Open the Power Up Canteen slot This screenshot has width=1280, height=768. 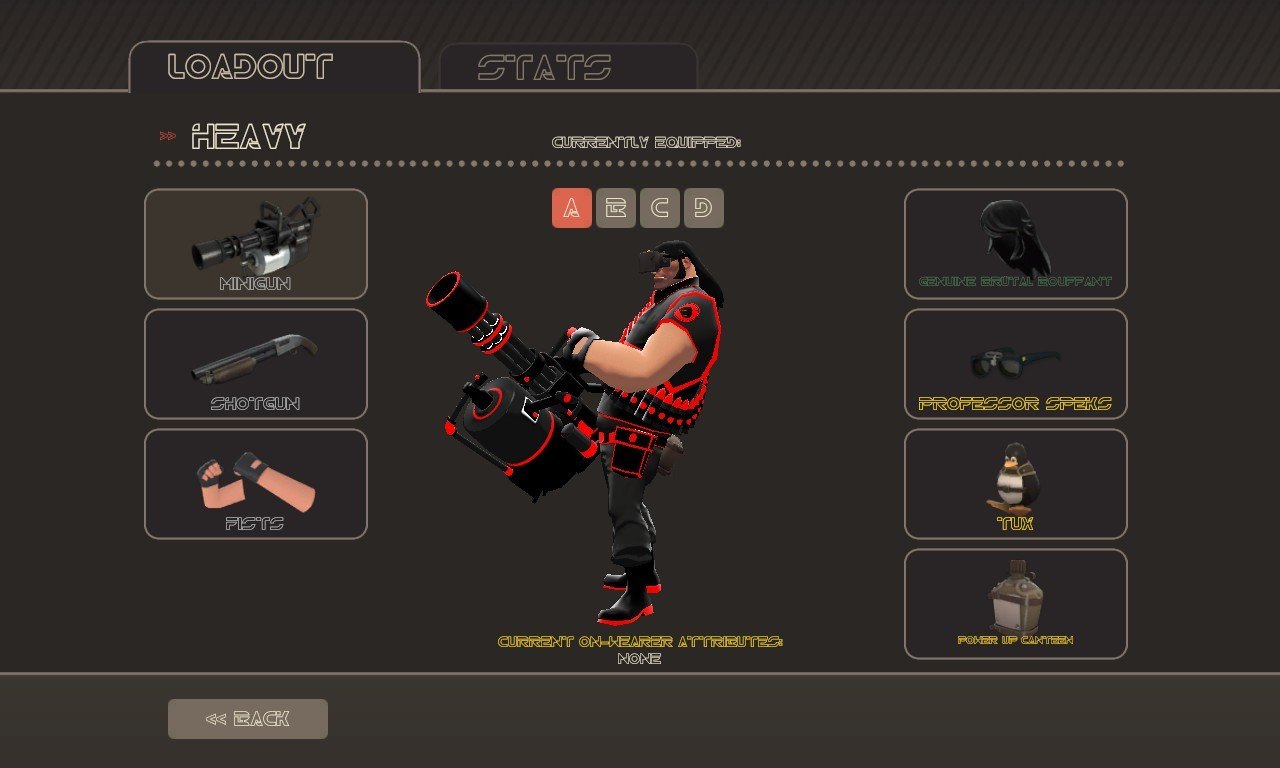[x=1016, y=604]
